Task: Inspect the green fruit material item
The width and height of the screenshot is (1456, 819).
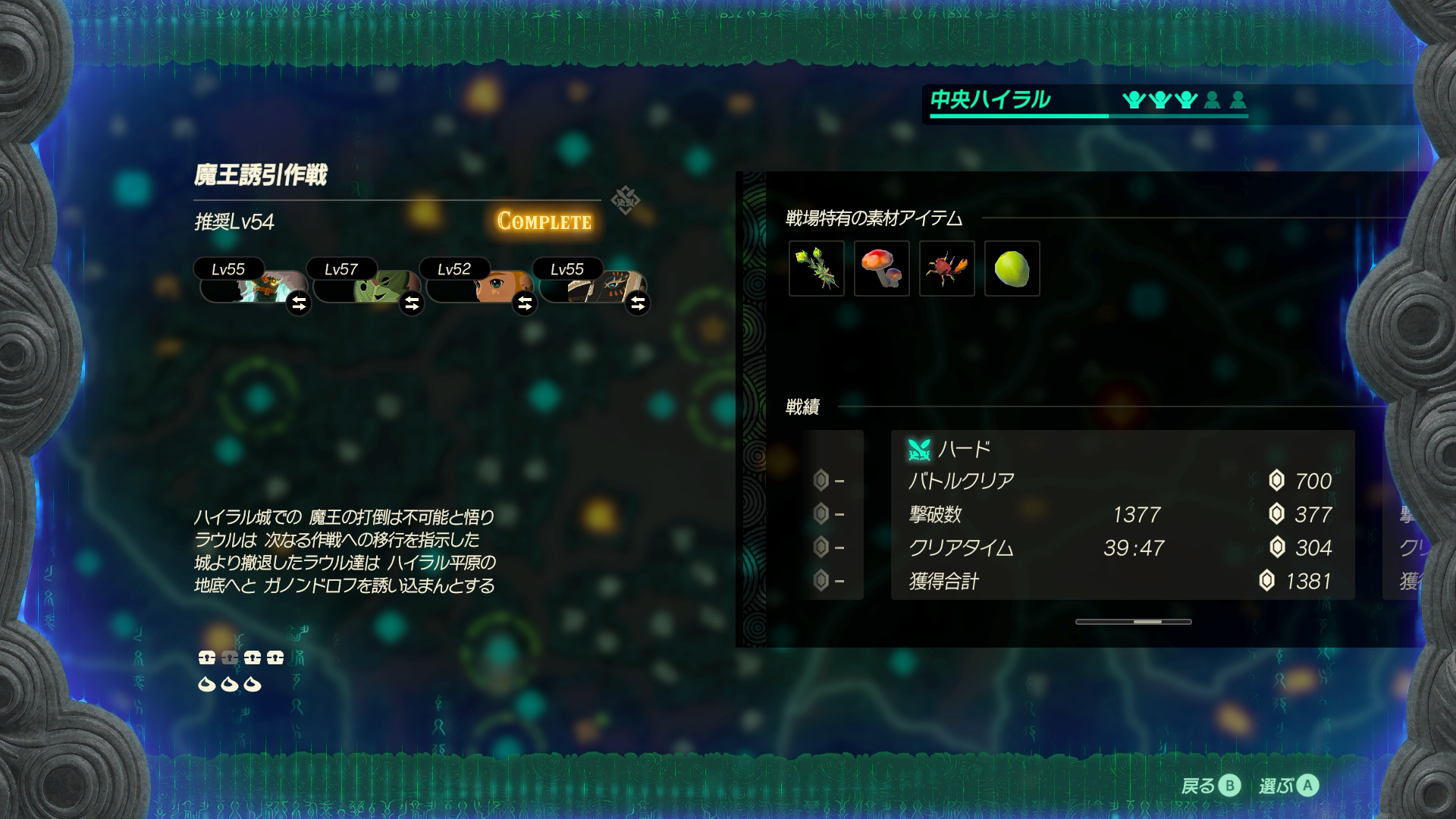Action: click(1012, 268)
